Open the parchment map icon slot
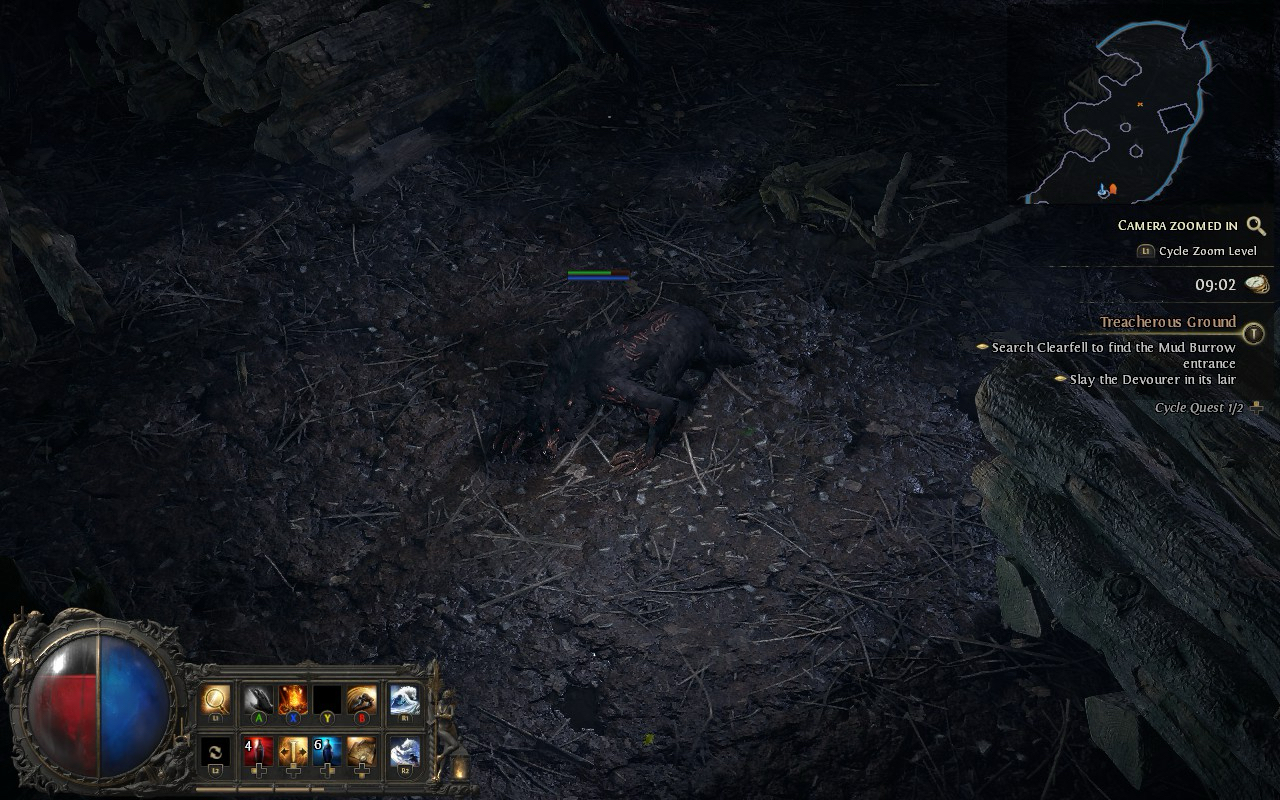Image resolution: width=1280 pixels, height=800 pixels. coord(362,752)
